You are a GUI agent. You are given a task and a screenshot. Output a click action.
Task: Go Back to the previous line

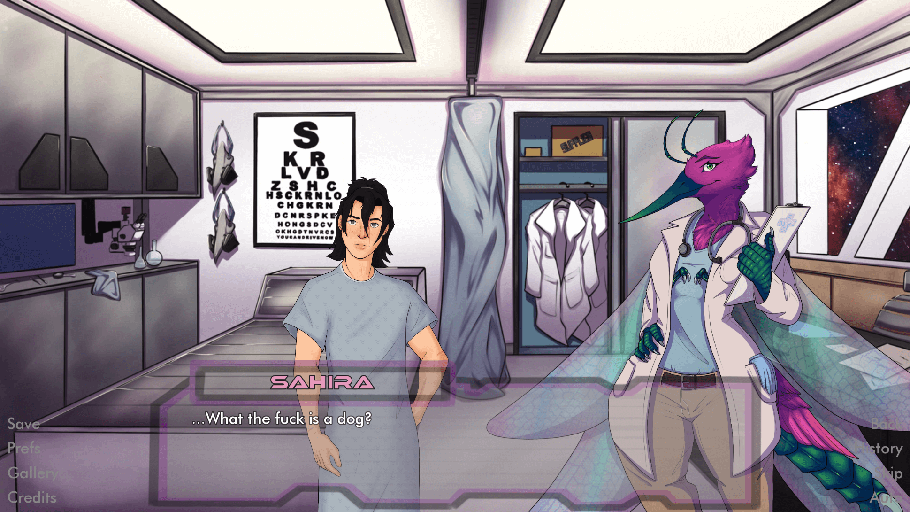point(885,424)
